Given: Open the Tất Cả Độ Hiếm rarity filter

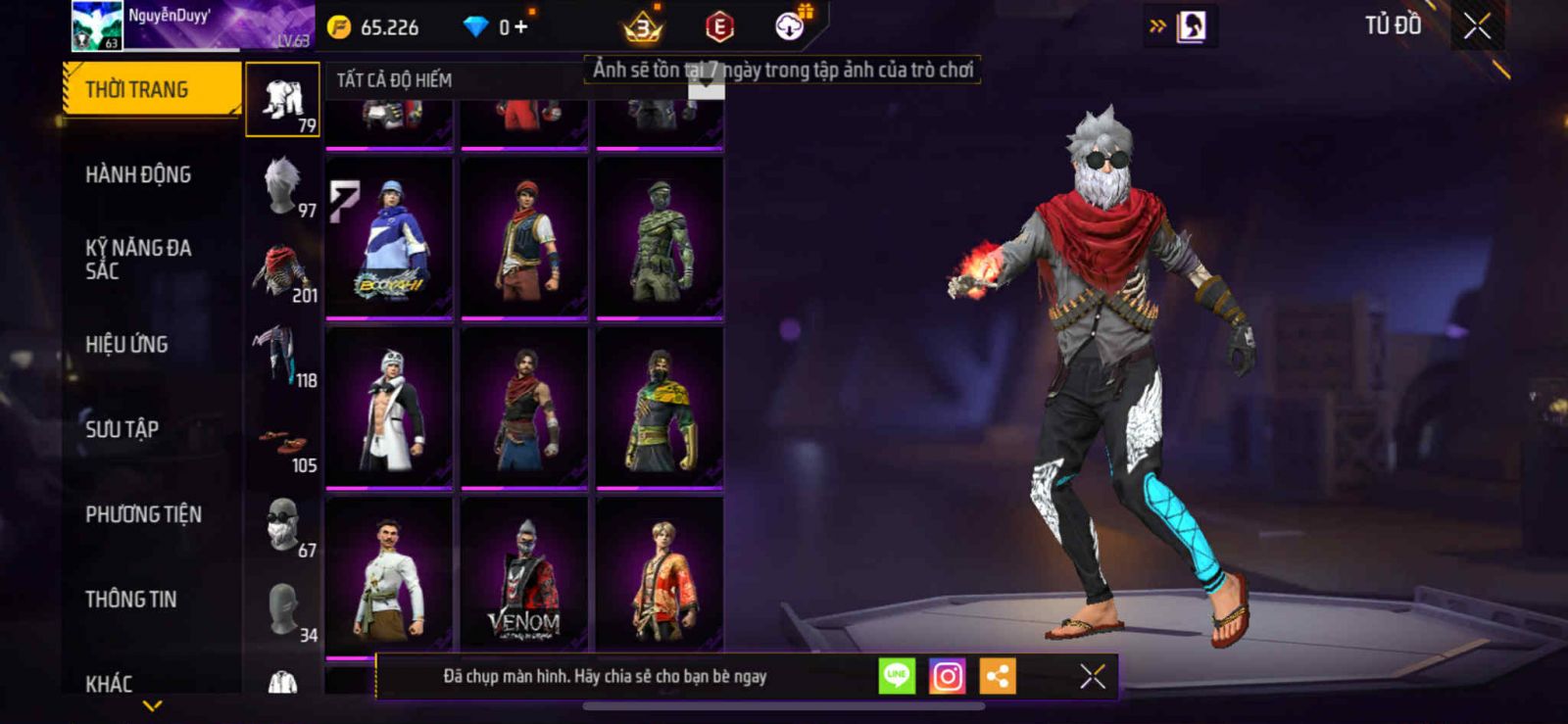Looking at the screenshot, I should (x=395, y=80).
